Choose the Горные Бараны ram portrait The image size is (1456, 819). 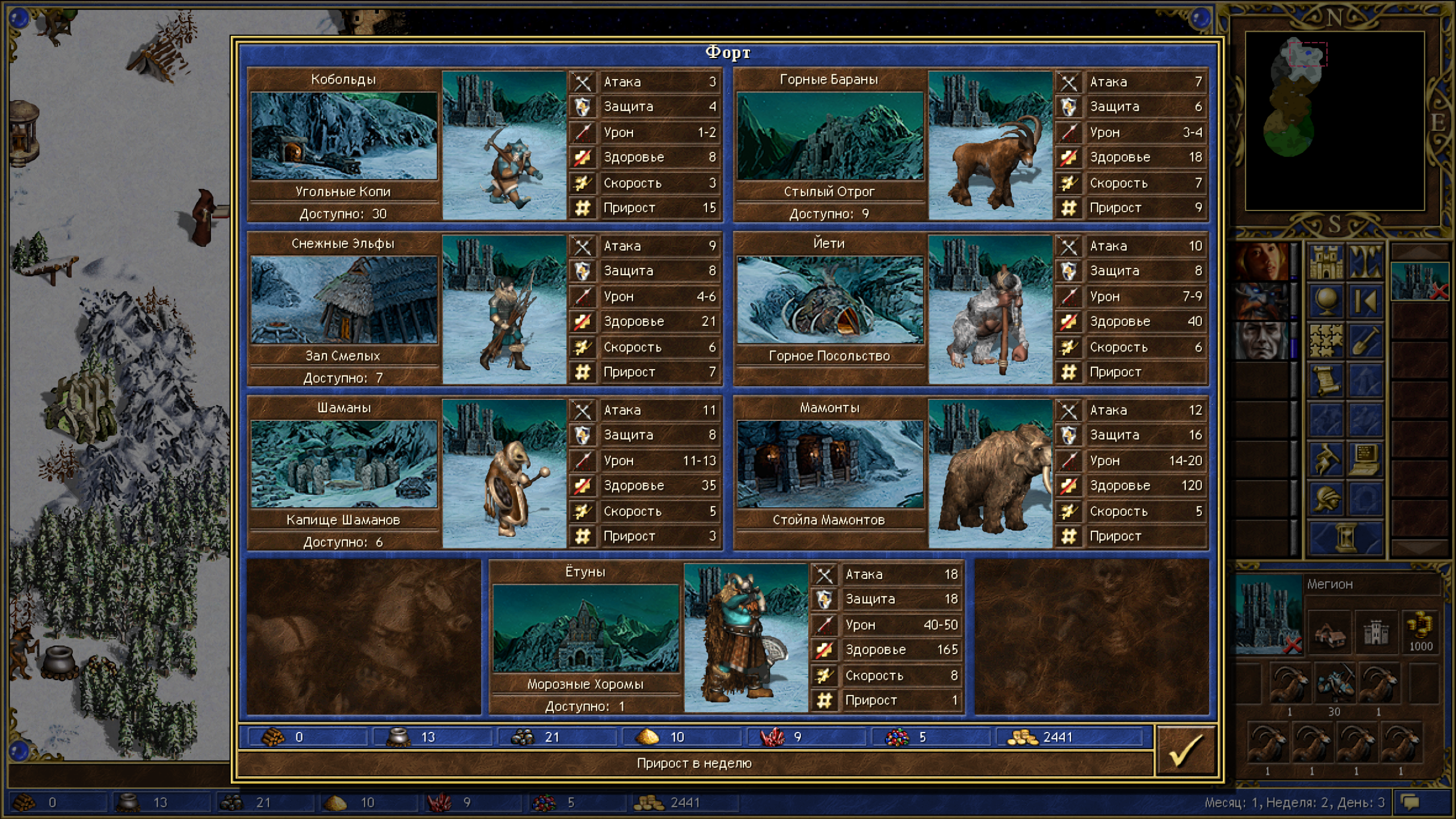(990, 146)
